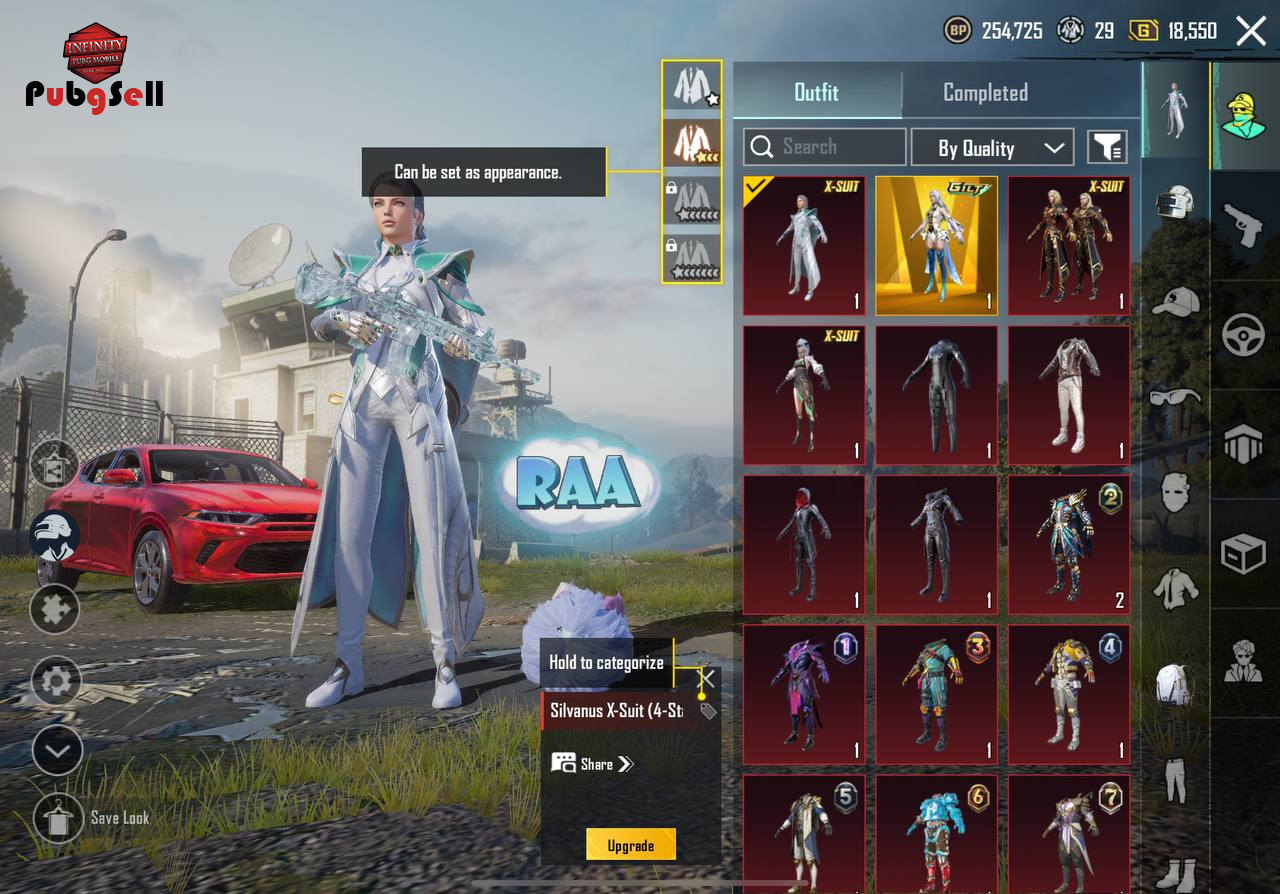
Task: Upgrade the Silvanus X-Suit
Action: pyautogui.click(x=630, y=845)
